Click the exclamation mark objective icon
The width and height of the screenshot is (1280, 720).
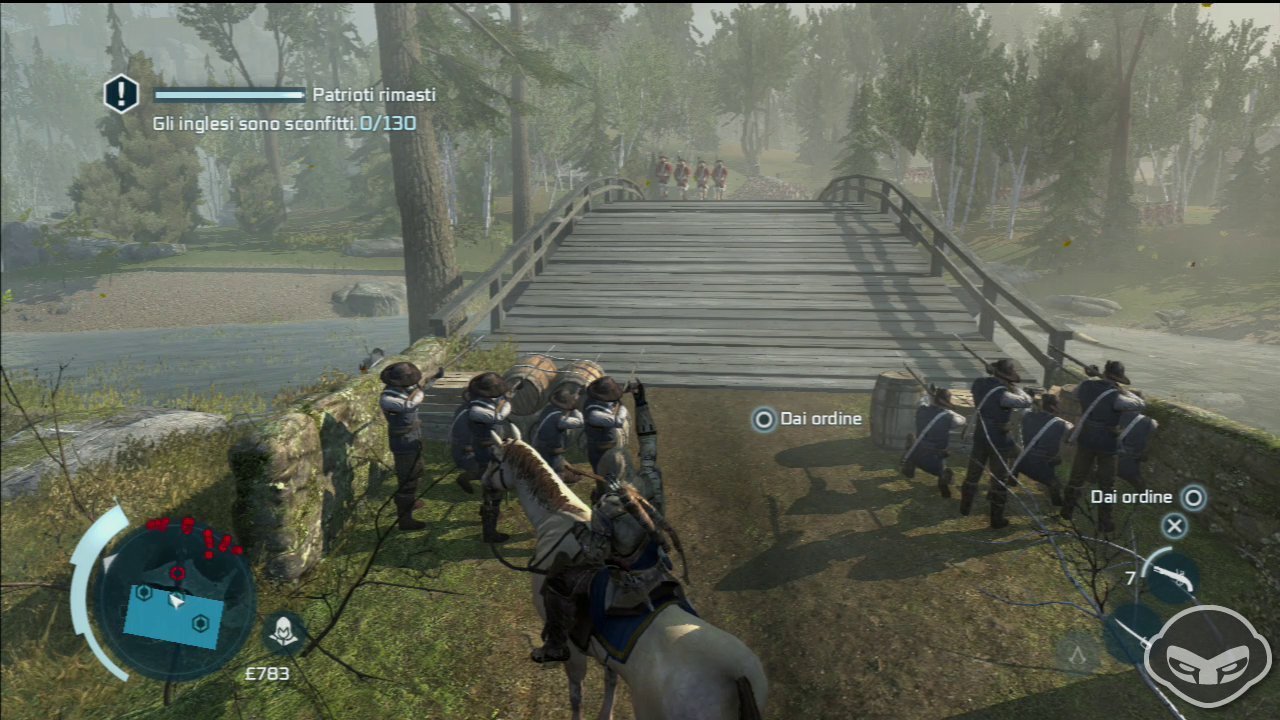click(121, 95)
